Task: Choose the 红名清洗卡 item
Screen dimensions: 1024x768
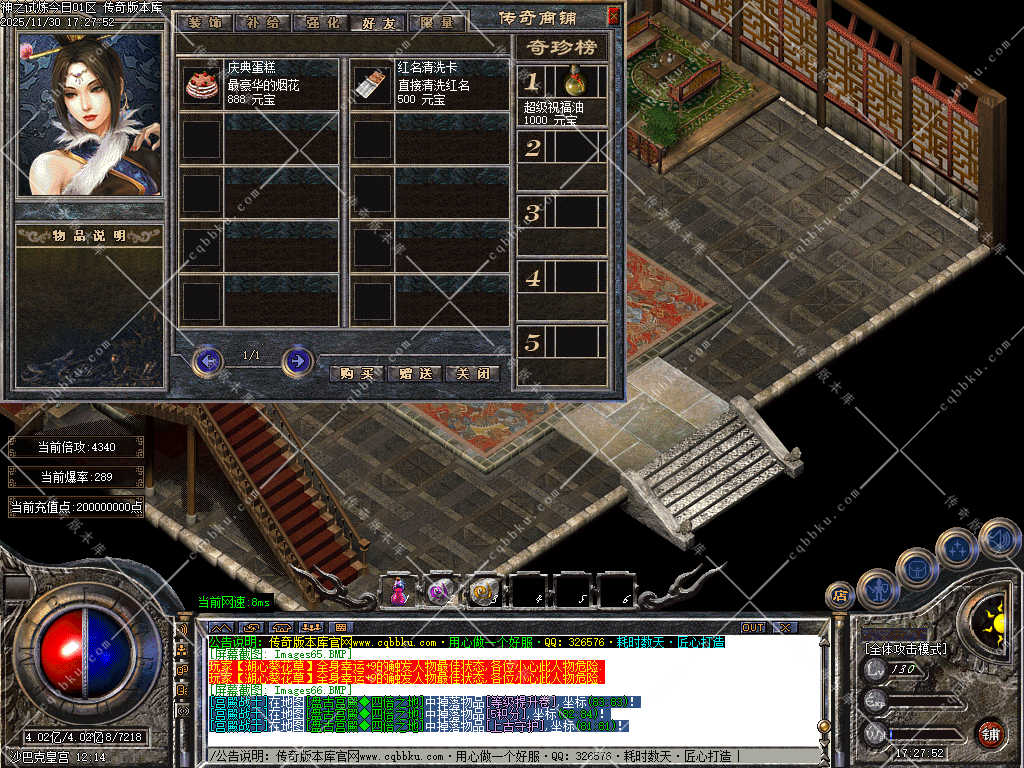Action: click(372, 85)
